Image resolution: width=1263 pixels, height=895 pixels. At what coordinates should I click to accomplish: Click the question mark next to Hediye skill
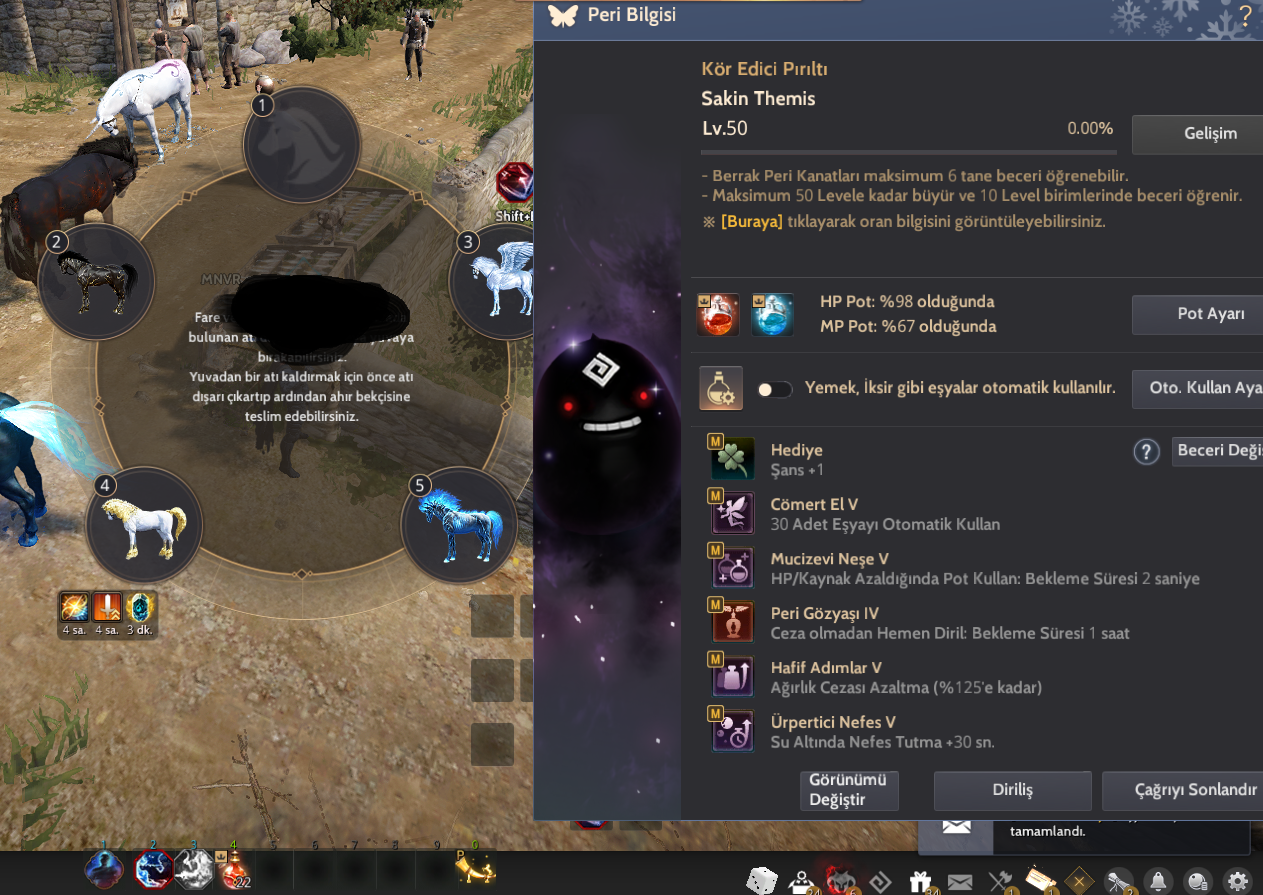tap(1146, 452)
